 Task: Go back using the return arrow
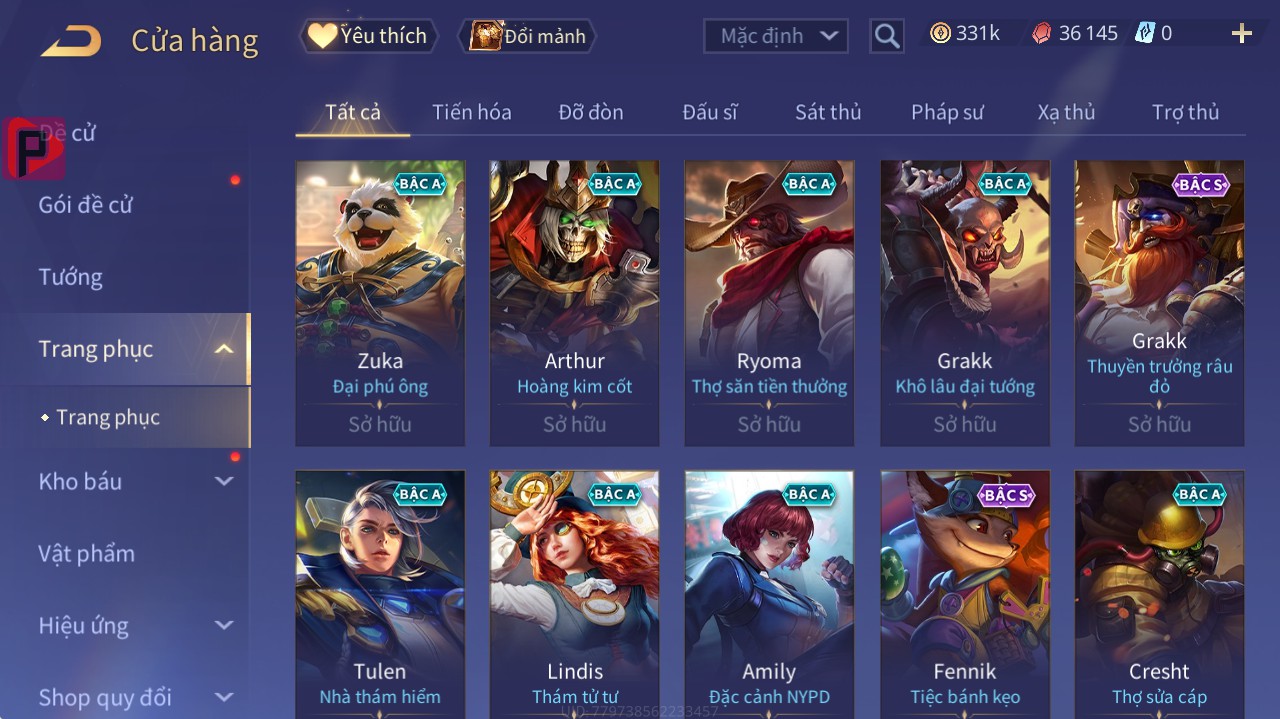pos(71,41)
